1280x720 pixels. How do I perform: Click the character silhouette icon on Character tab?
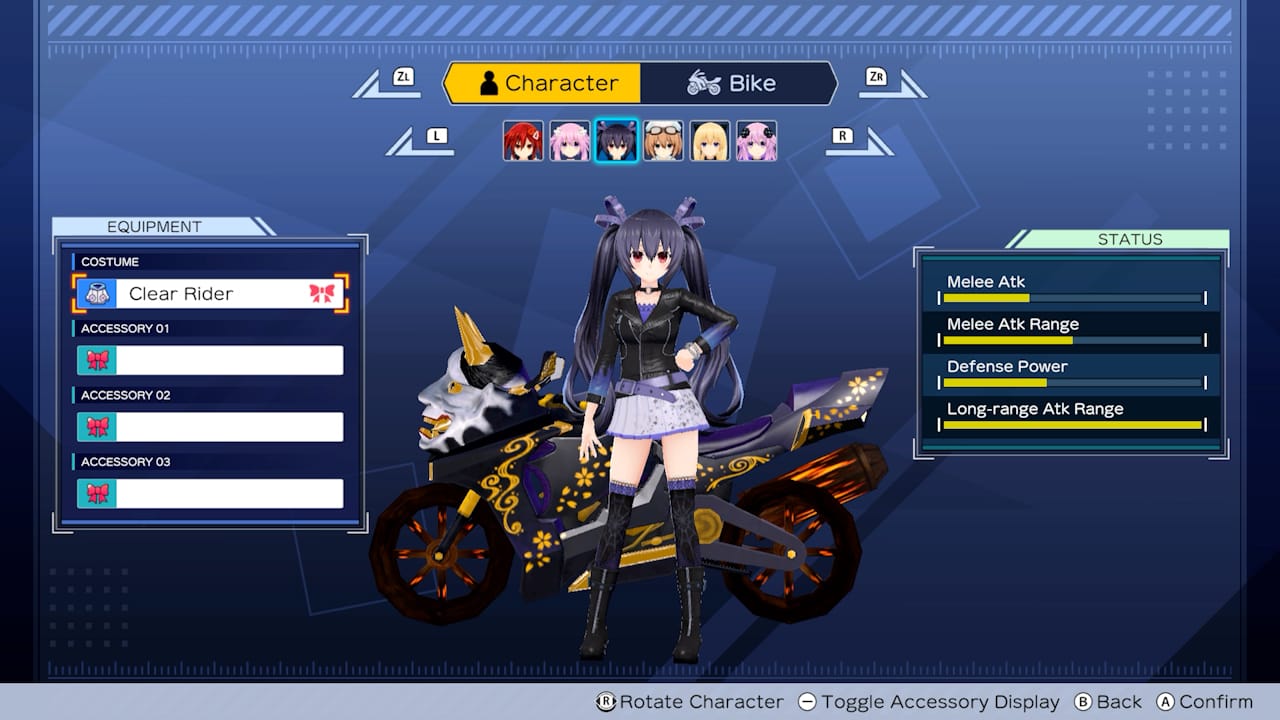[x=487, y=84]
